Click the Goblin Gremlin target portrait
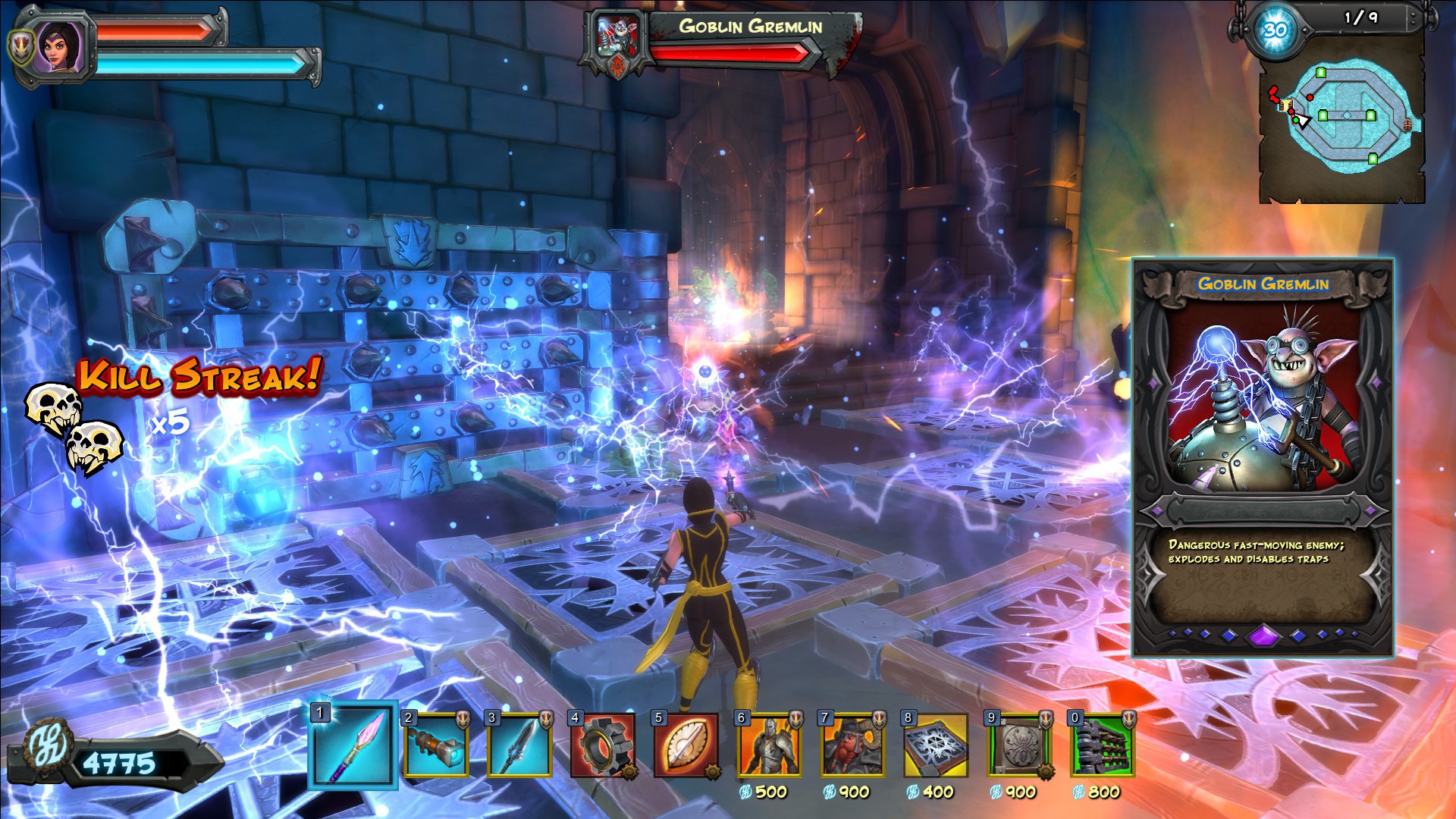1456x819 pixels. (617, 39)
